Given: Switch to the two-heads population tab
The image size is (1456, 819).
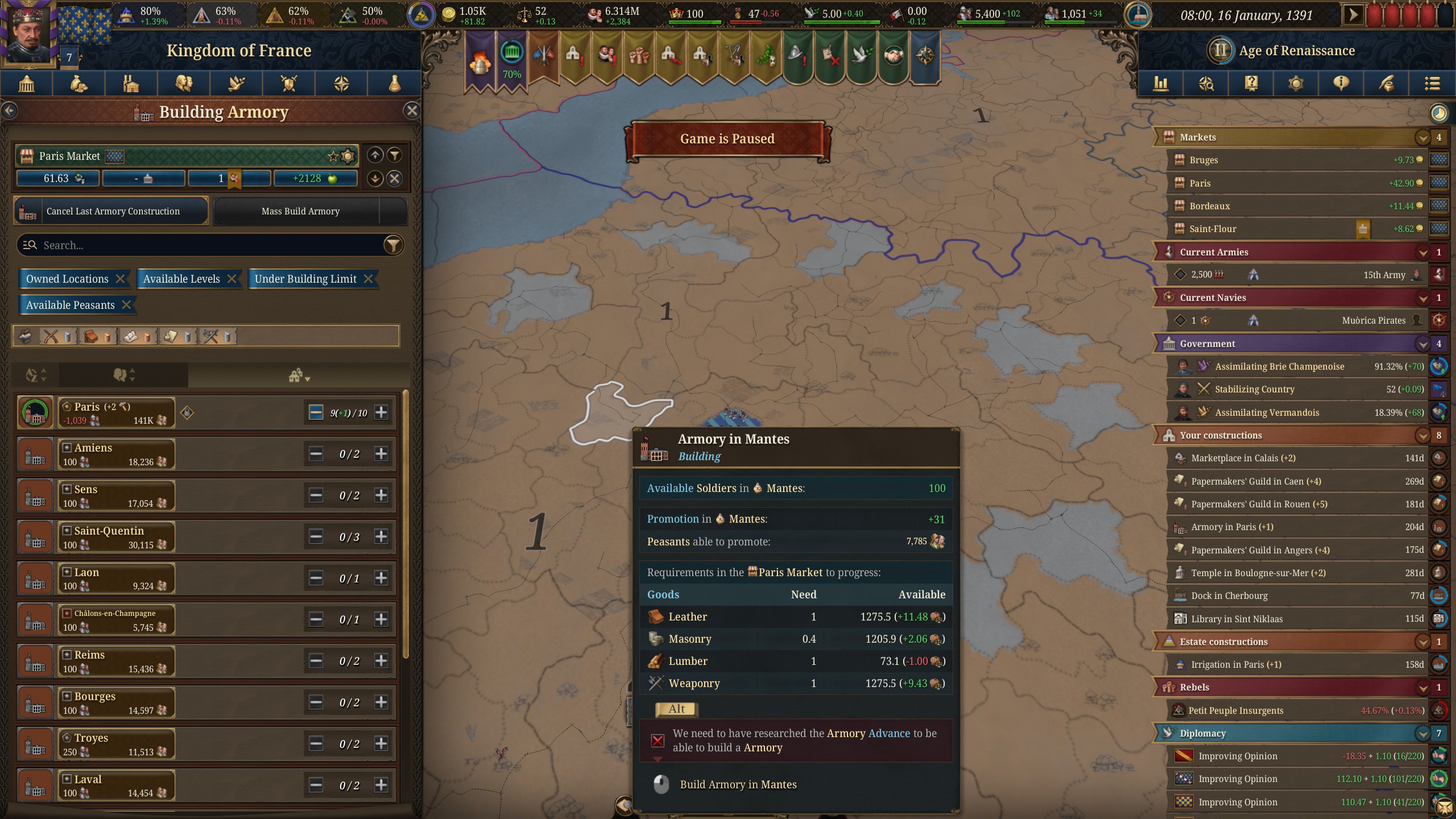Looking at the screenshot, I should (x=183, y=84).
